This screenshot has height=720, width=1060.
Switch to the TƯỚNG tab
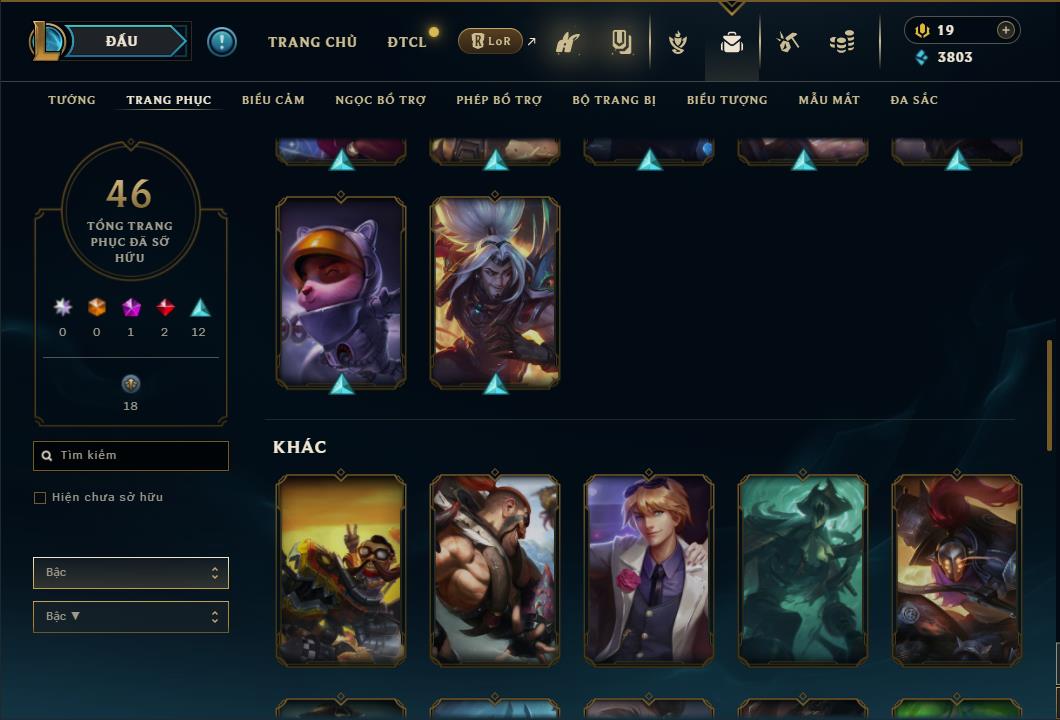click(72, 100)
